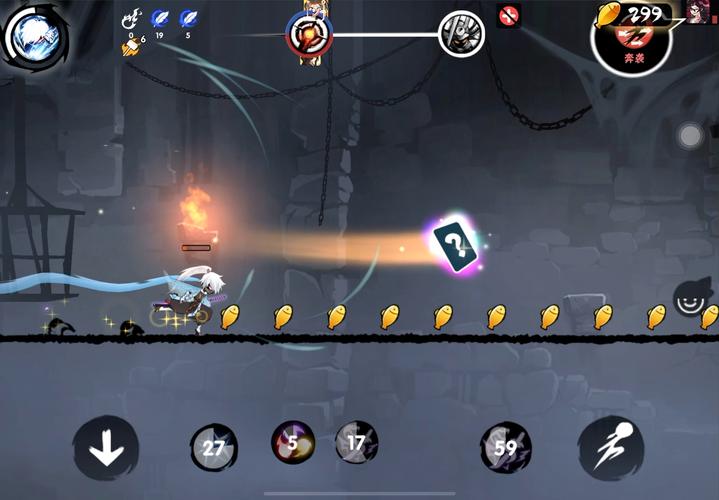Activate the skill on 27 cooldown

(214, 447)
